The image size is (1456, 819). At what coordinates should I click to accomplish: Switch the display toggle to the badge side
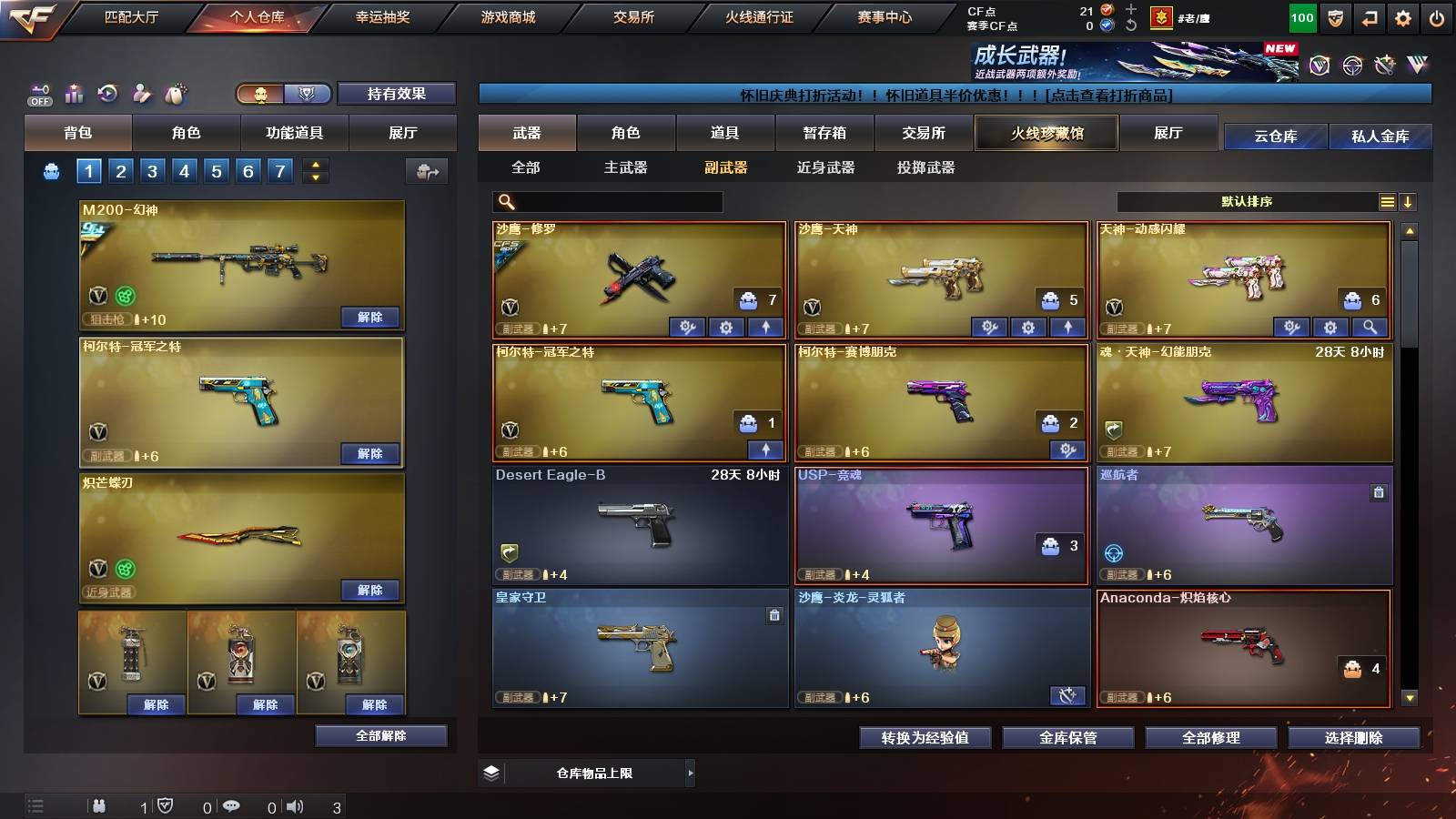pyautogui.click(x=307, y=93)
